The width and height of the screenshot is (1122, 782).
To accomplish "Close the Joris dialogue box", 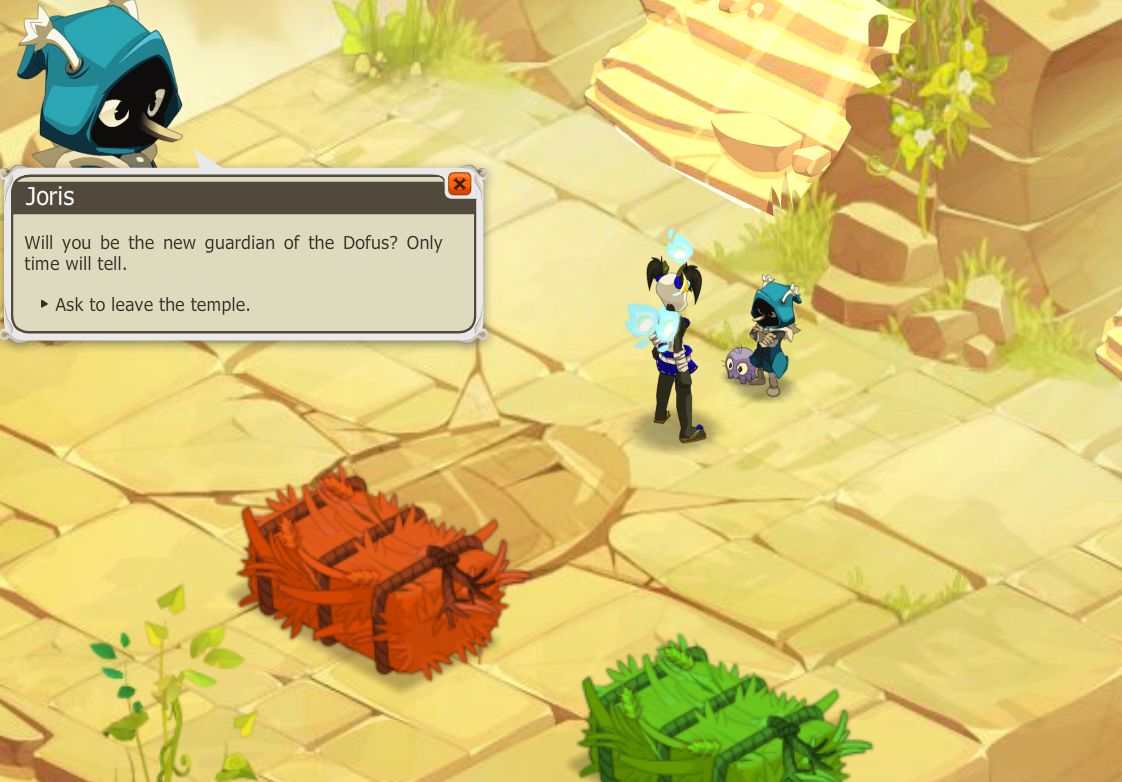I will click(x=459, y=184).
